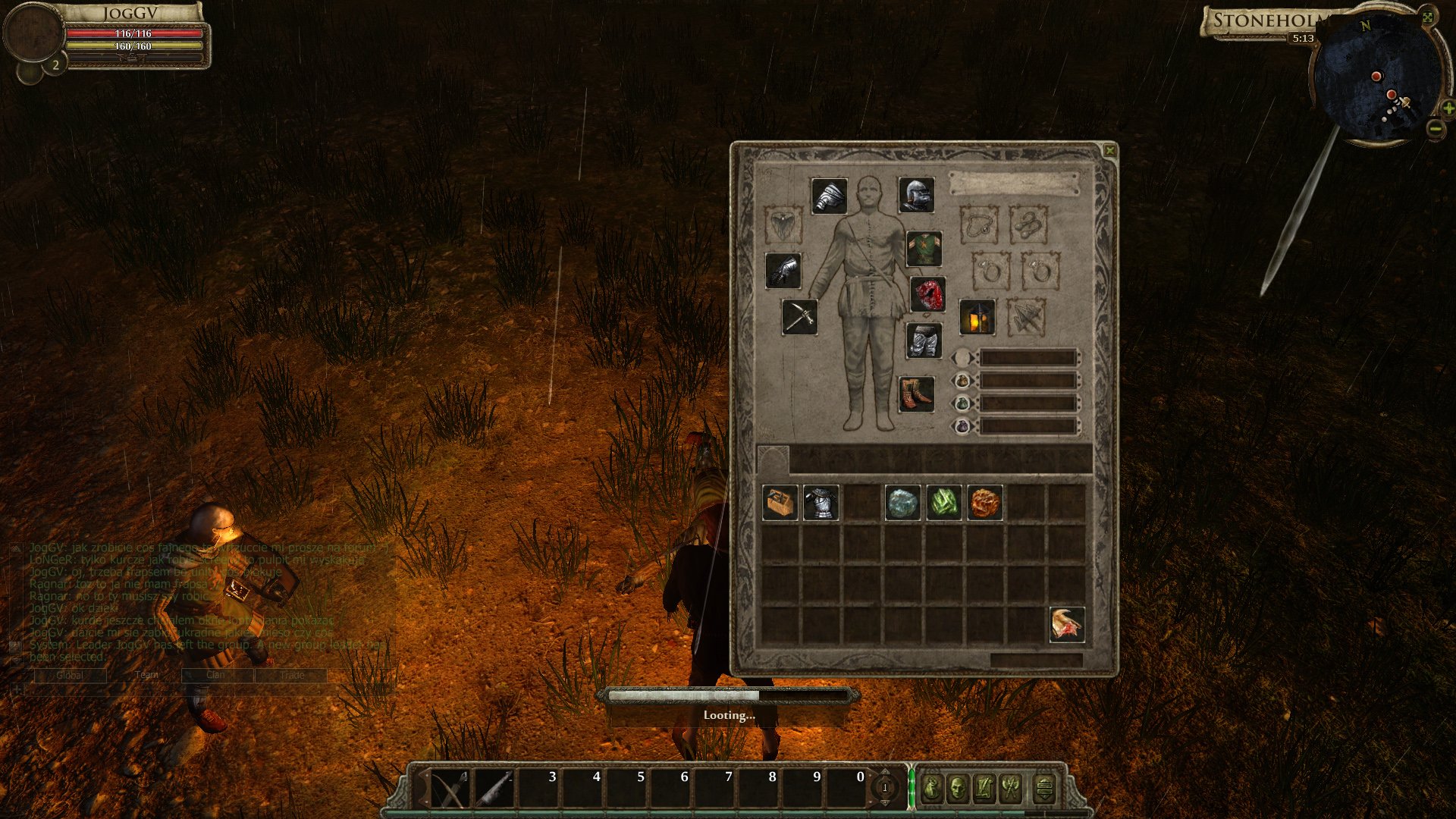Close the loot inventory window
The height and width of the screenshot is (819, 1456).
tap(1109, 151)
